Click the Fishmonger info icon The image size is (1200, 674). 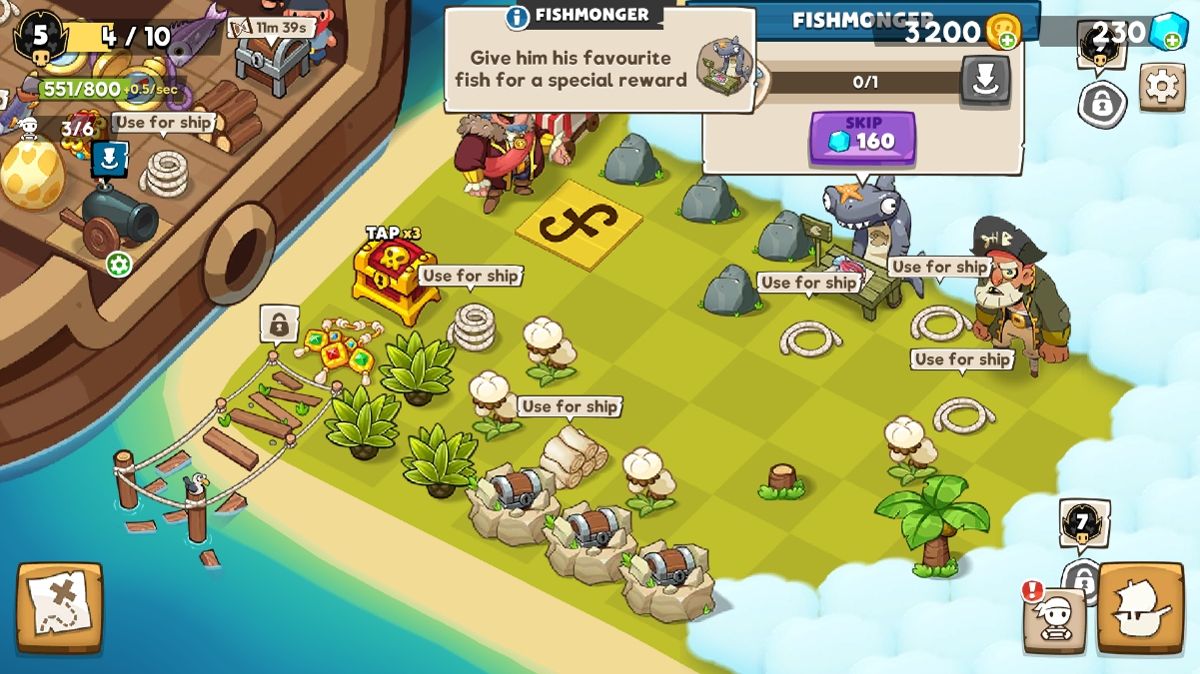tap(517, 17)
